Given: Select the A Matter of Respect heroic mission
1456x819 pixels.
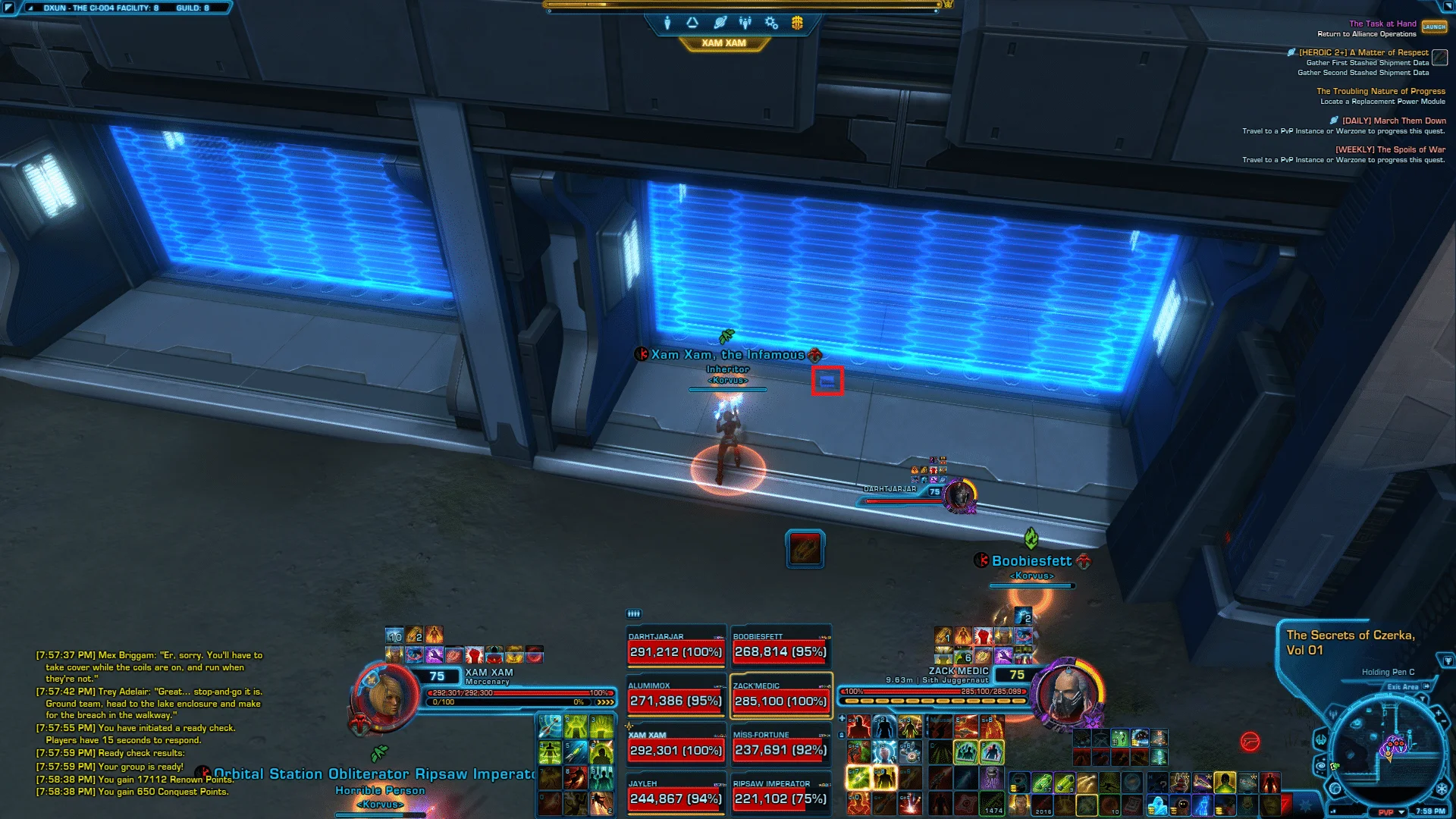Looking at the screenshot, I should [x=1363, y=53].
